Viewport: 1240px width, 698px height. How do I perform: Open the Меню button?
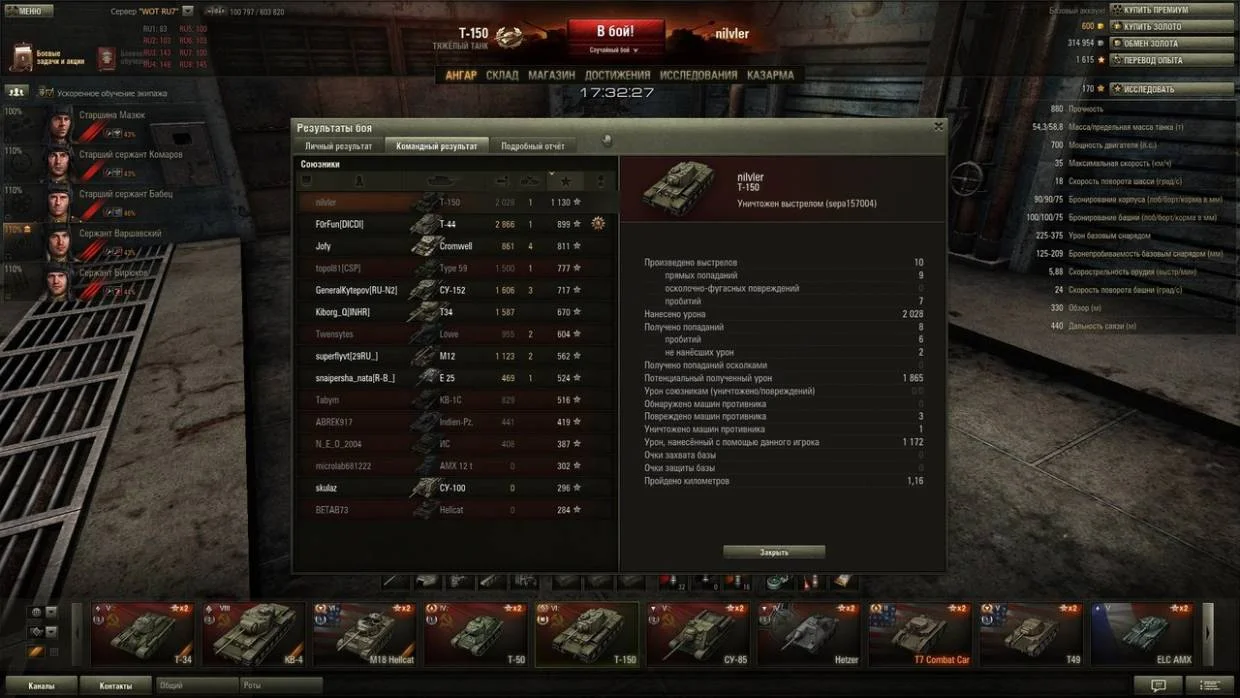(x=29, y=11)
